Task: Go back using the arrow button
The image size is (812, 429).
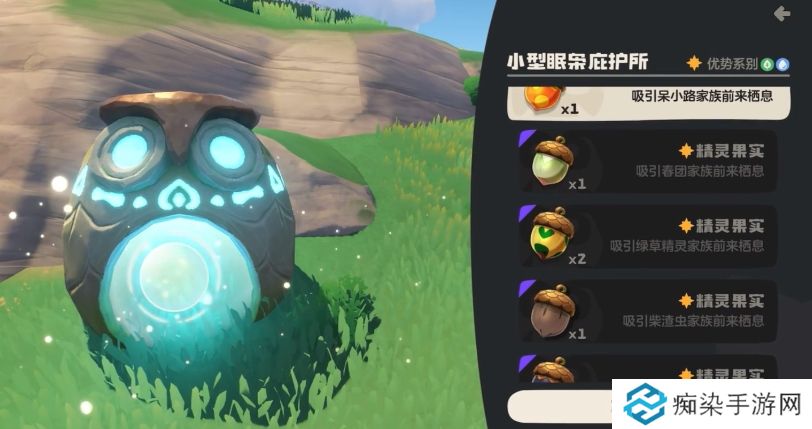Action: (x=782, y=14)
